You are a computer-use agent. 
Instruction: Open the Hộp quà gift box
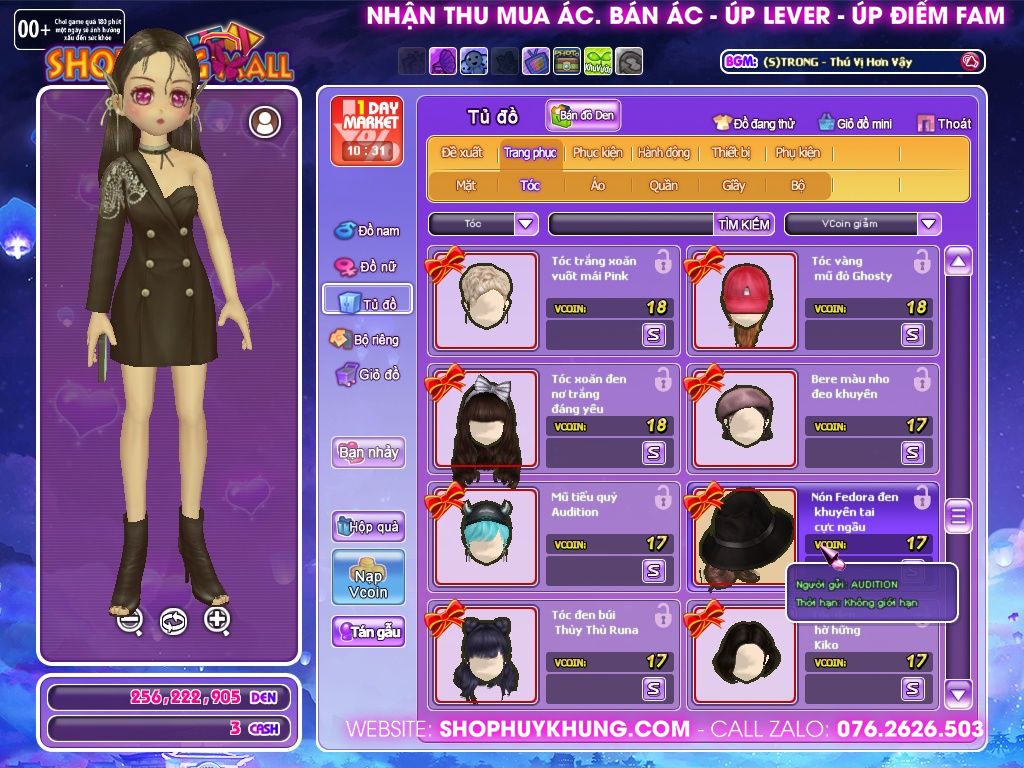[368, 526]
